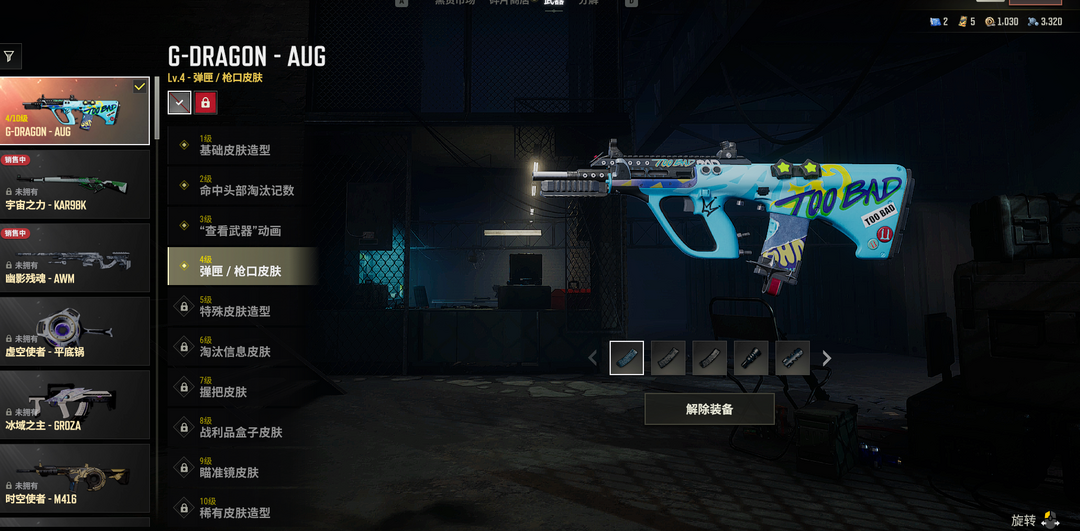Toggle the red lock filter button
This screenshot has width=1080, height=531.
[x=206, y=102]
